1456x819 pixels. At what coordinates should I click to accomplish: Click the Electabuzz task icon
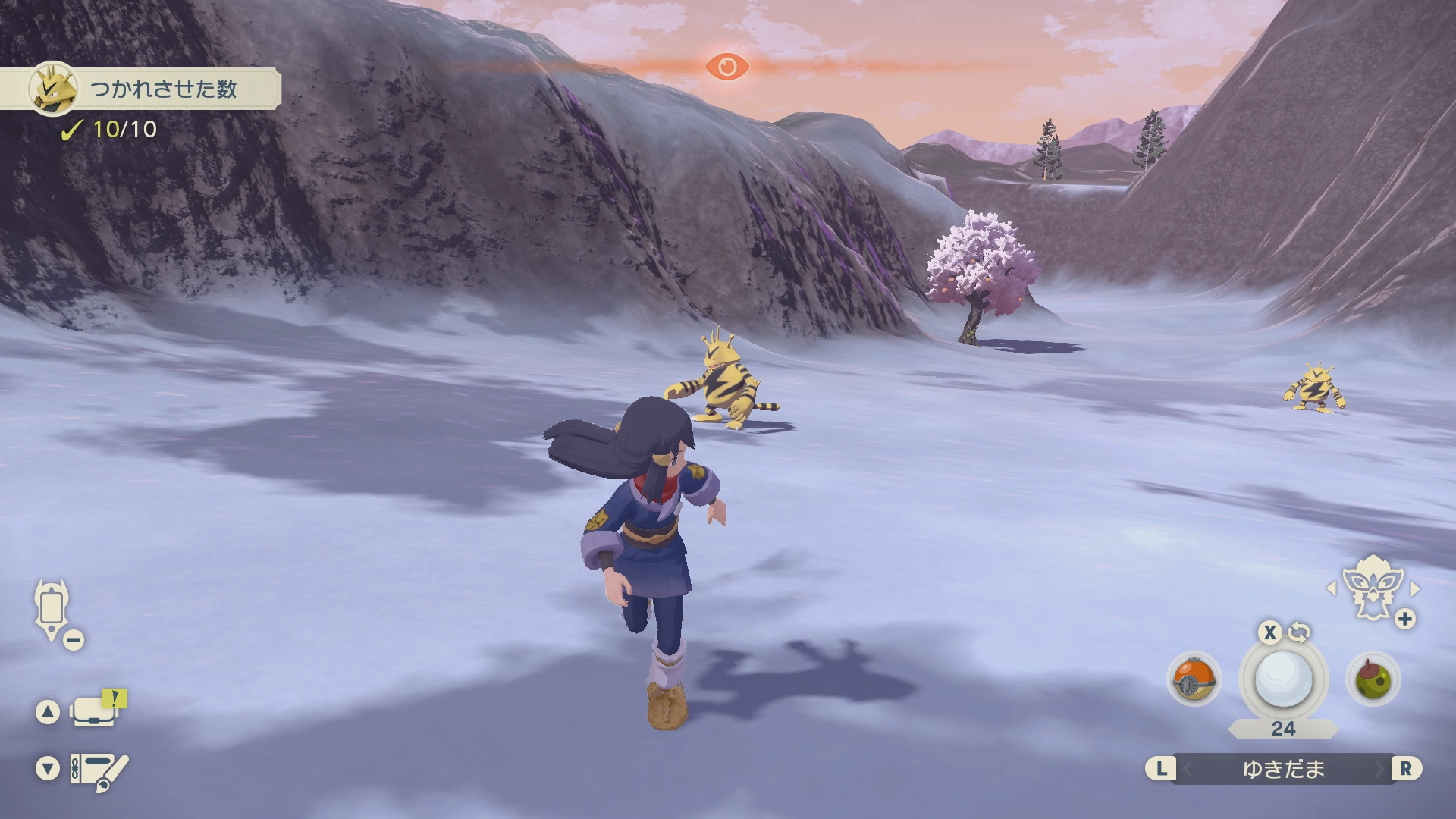click(x=53, y=89)
